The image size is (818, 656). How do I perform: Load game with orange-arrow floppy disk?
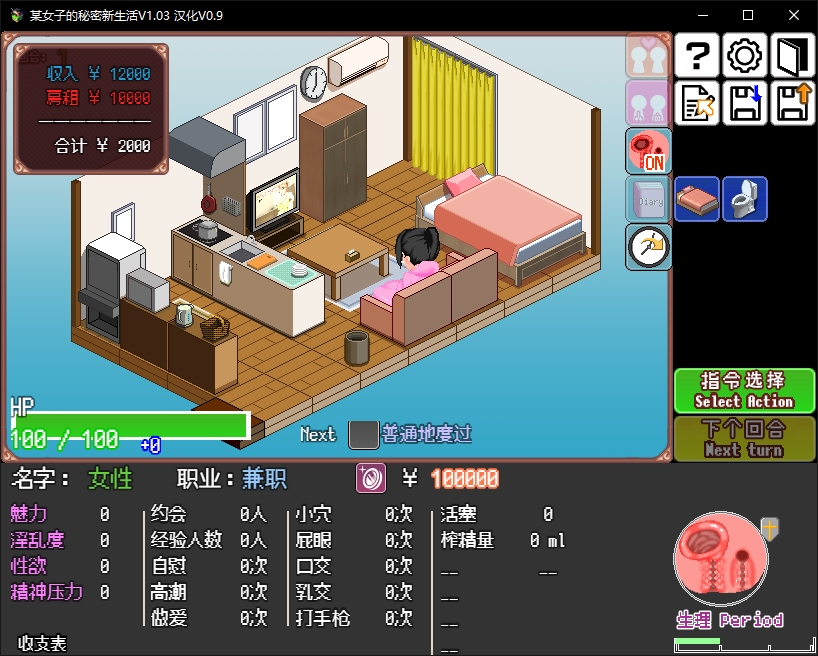pyautogui.click(x=794, y=103)
